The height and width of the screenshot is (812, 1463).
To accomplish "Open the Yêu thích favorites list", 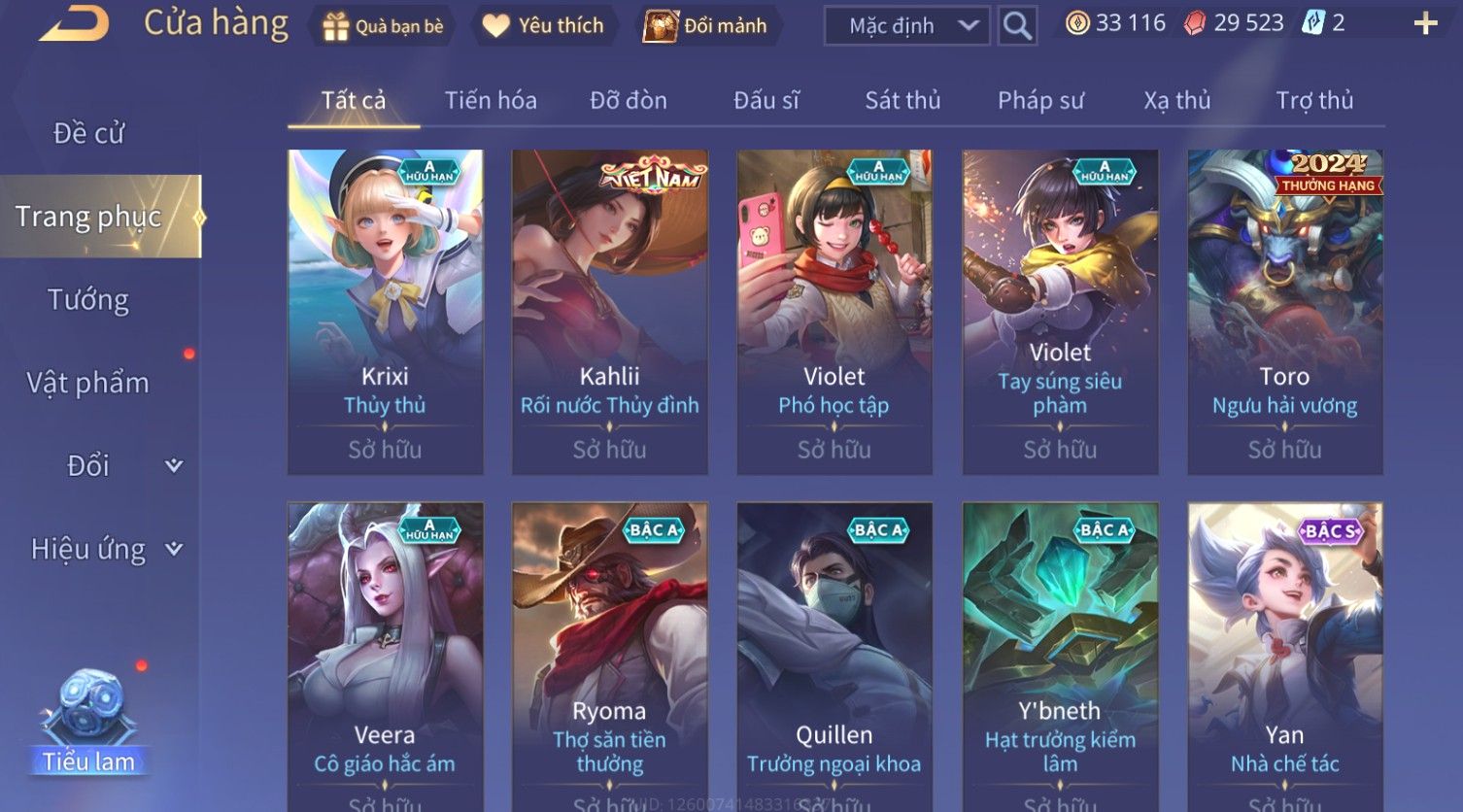I will pyautogui.click(x=544, y=26).
